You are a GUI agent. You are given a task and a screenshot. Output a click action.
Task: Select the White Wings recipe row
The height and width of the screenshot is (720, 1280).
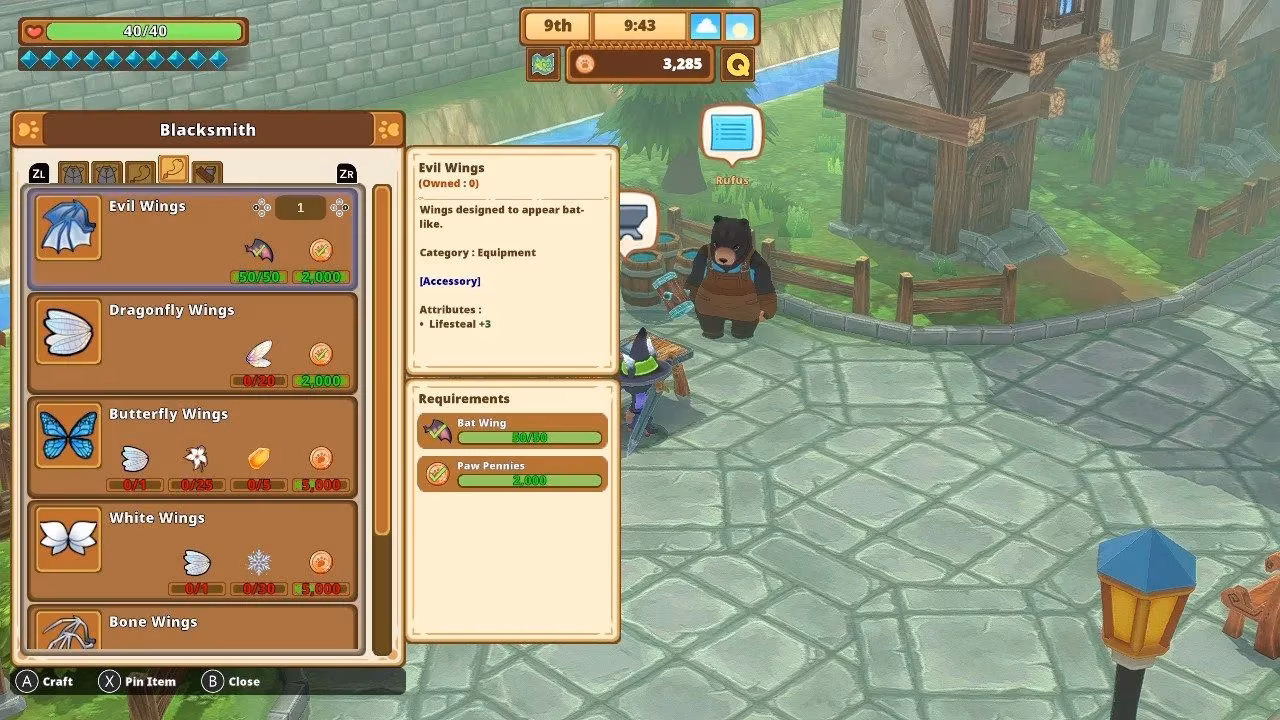click(x=192, y=550)
